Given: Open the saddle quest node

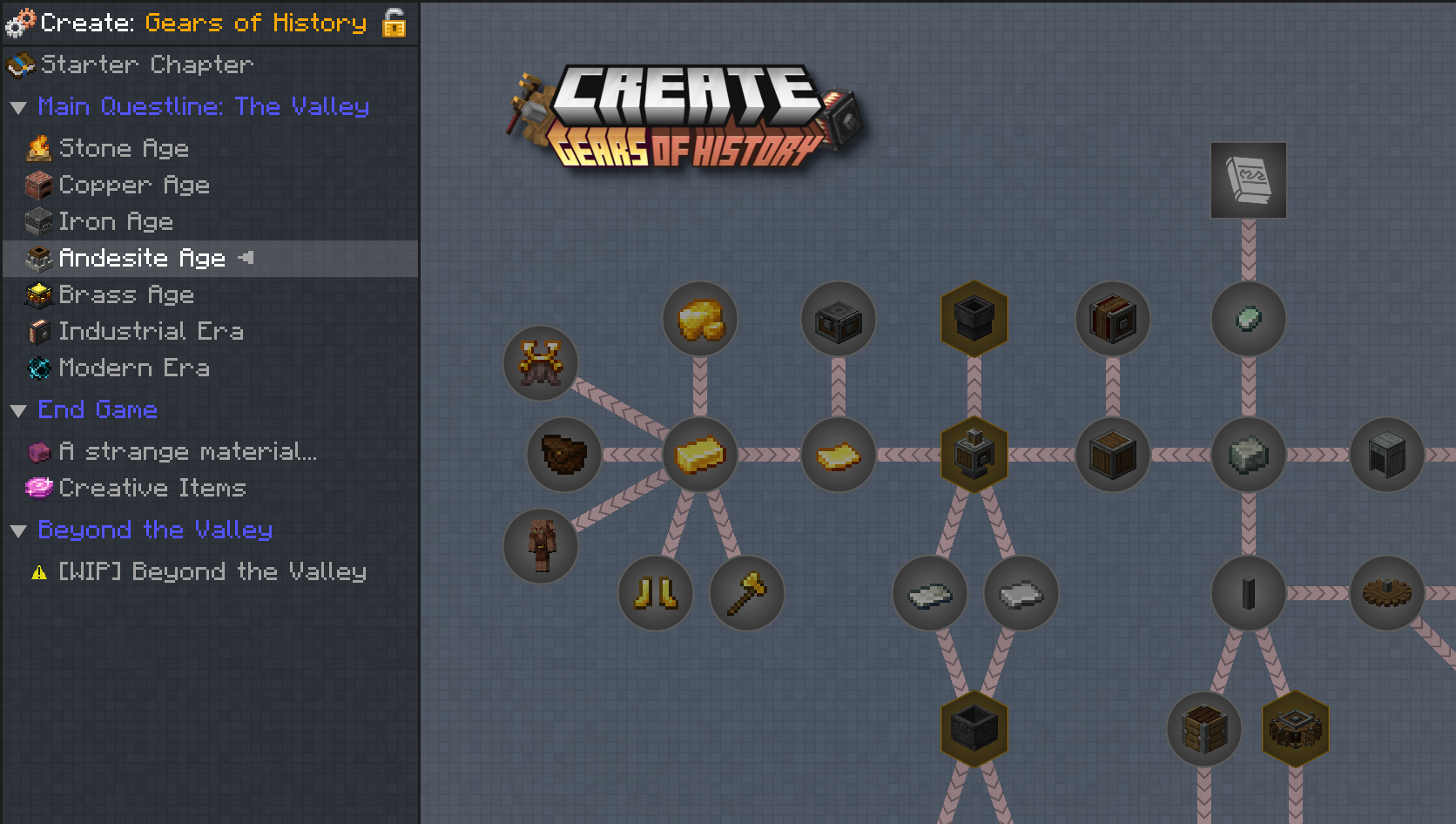Looking at the screenshot, I should tap(540, 363).
